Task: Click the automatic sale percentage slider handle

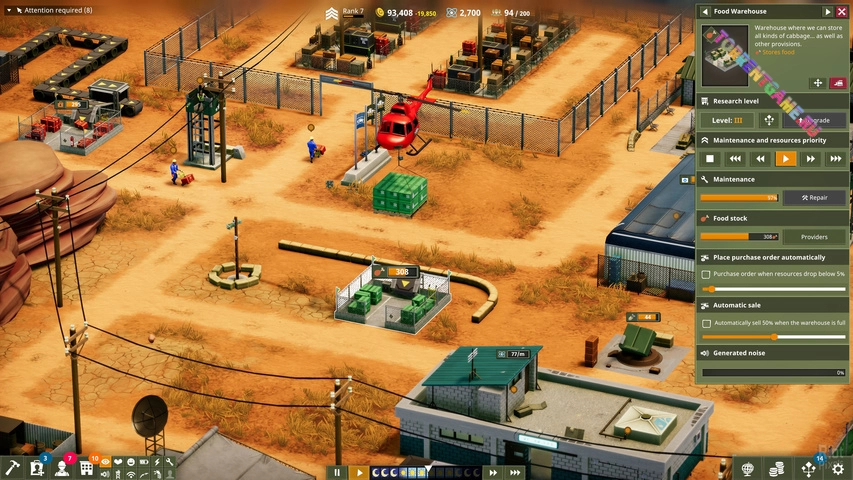Action: (773, 337)
